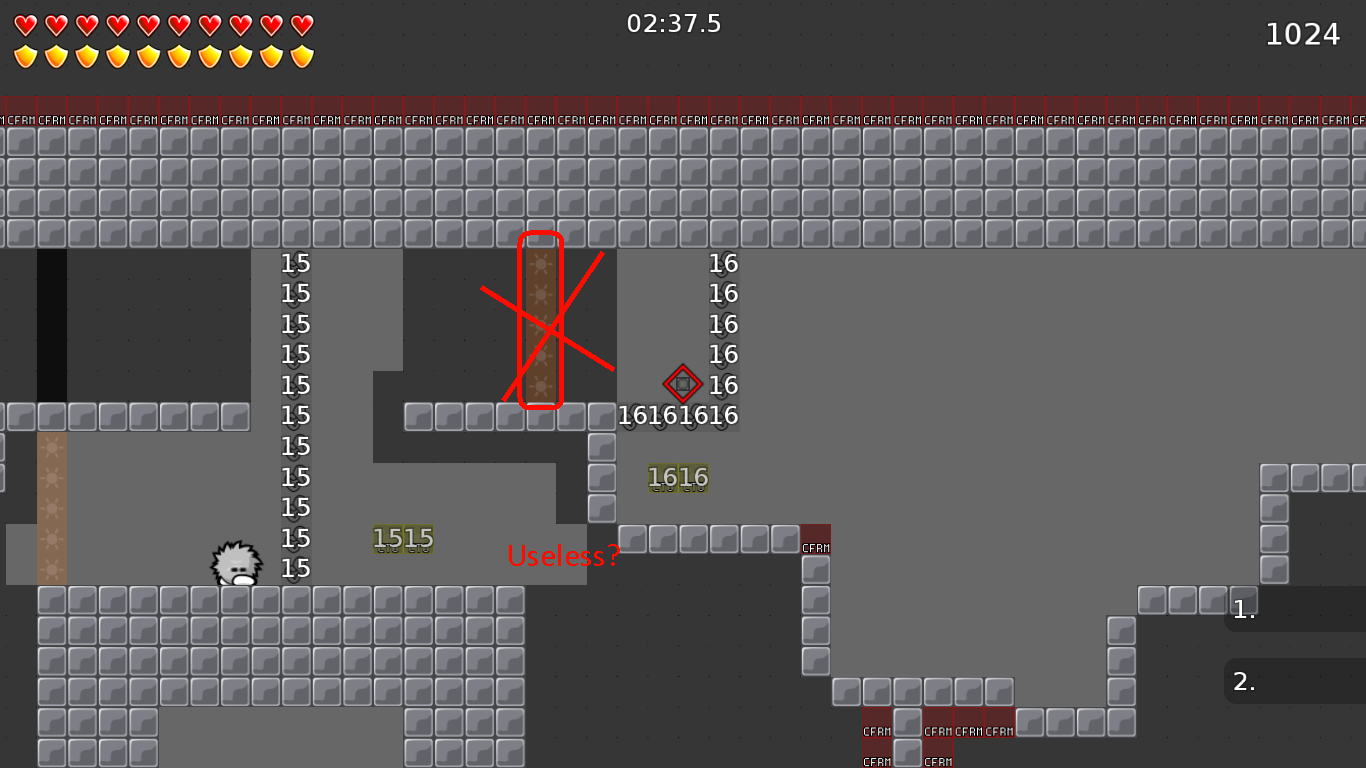Click the red diamond checkpoint marker
The height and width of the screenshot is (768, 1366).
(683, 384)
